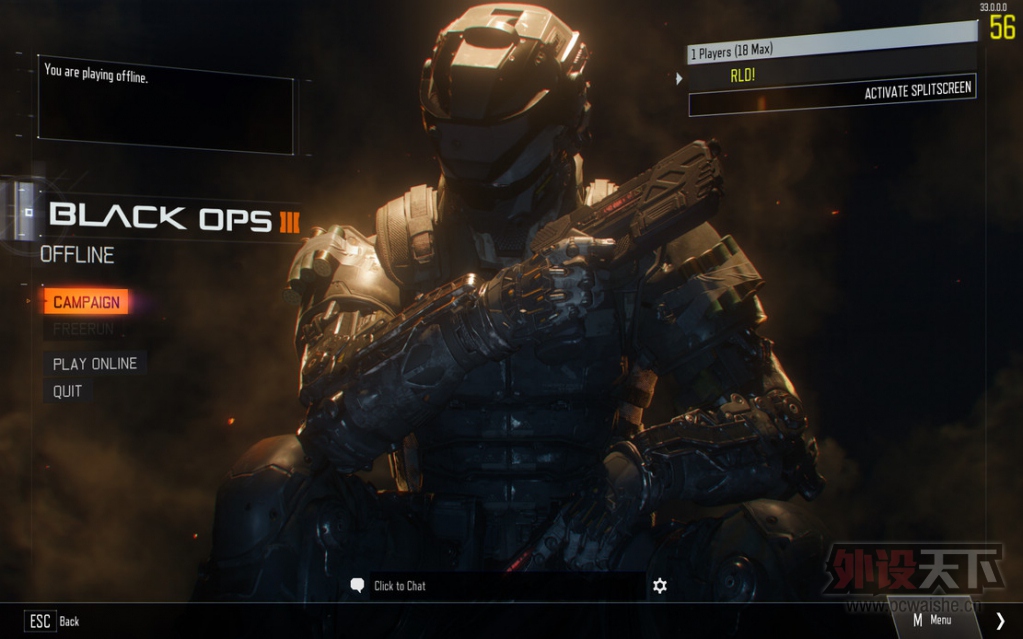Choose the Freerun menu option

pos(84,328)
